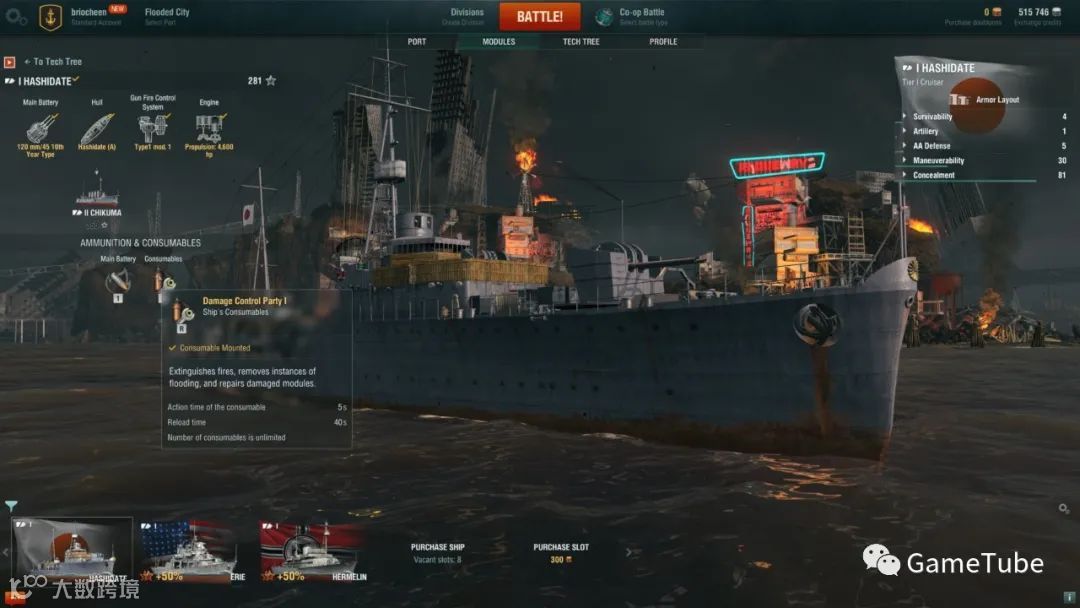Choose the Co-op Battle type selector
This screenshot has width=1080, height=608.
[630, 17]
